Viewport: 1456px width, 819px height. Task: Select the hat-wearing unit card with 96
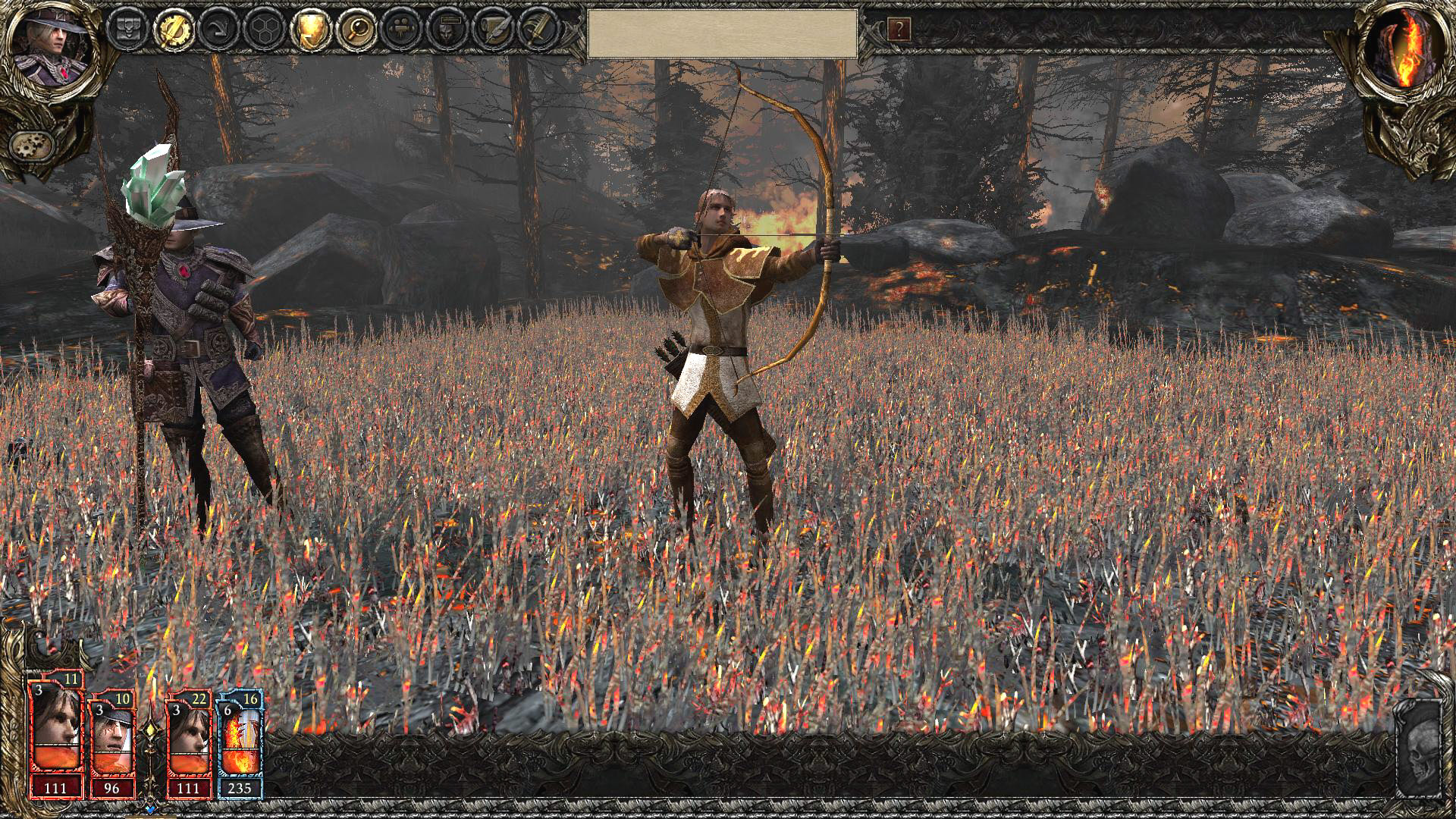113,743
